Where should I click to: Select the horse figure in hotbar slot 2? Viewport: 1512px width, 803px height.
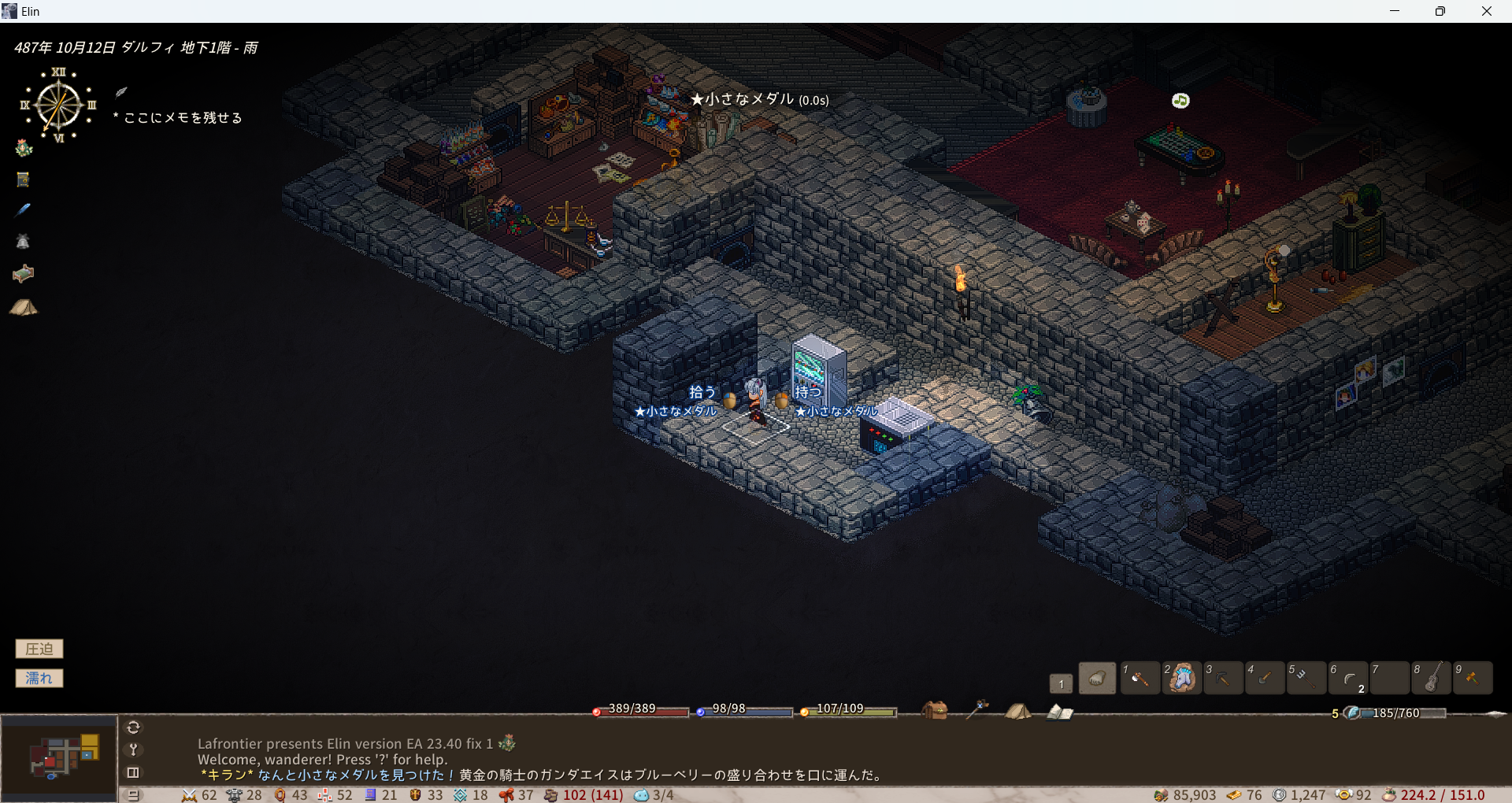point(1181,678)
